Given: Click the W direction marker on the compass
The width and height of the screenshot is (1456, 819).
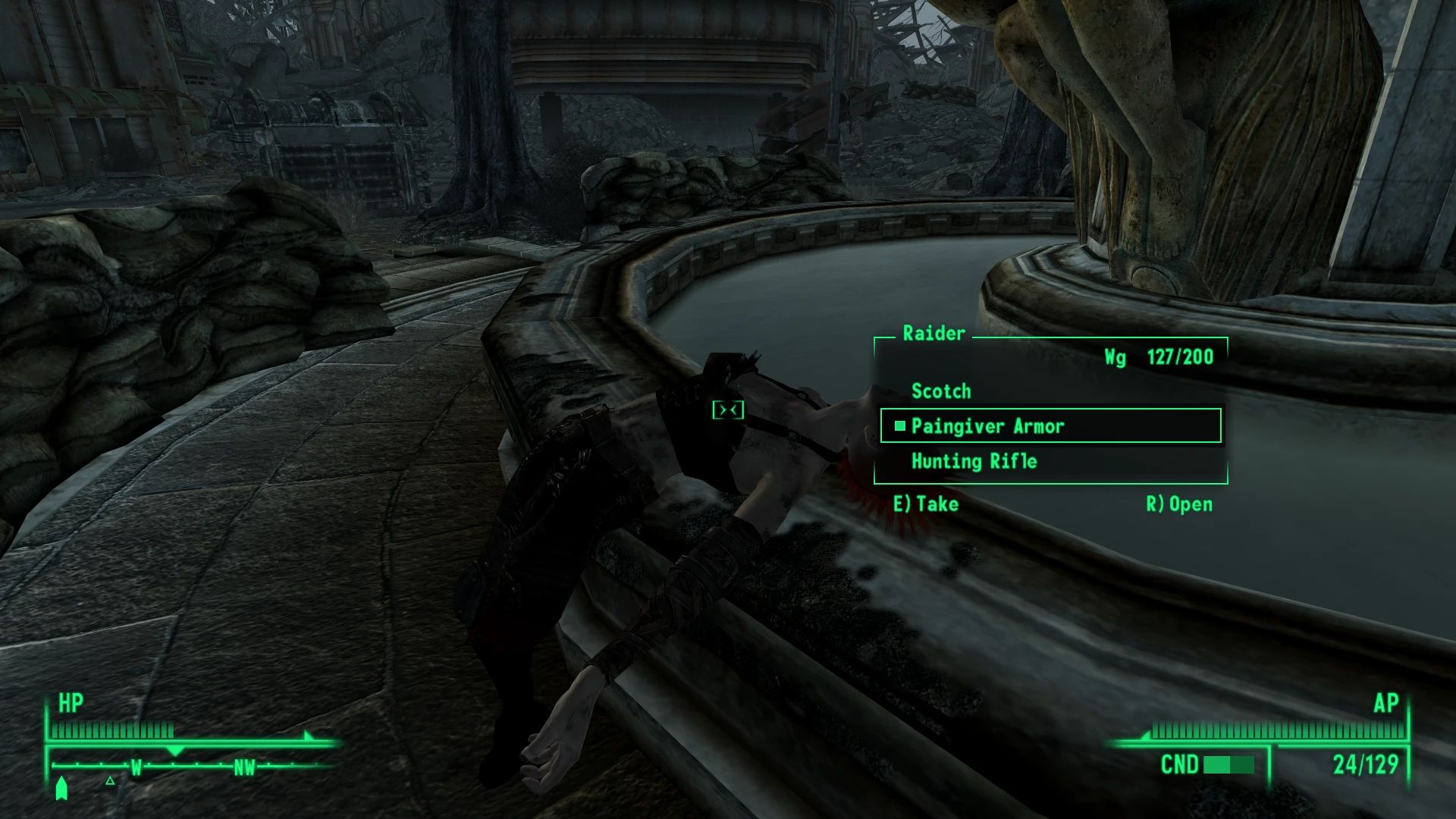Looking at the screenshot, I should pyautogui.click(x=136, y=767).
